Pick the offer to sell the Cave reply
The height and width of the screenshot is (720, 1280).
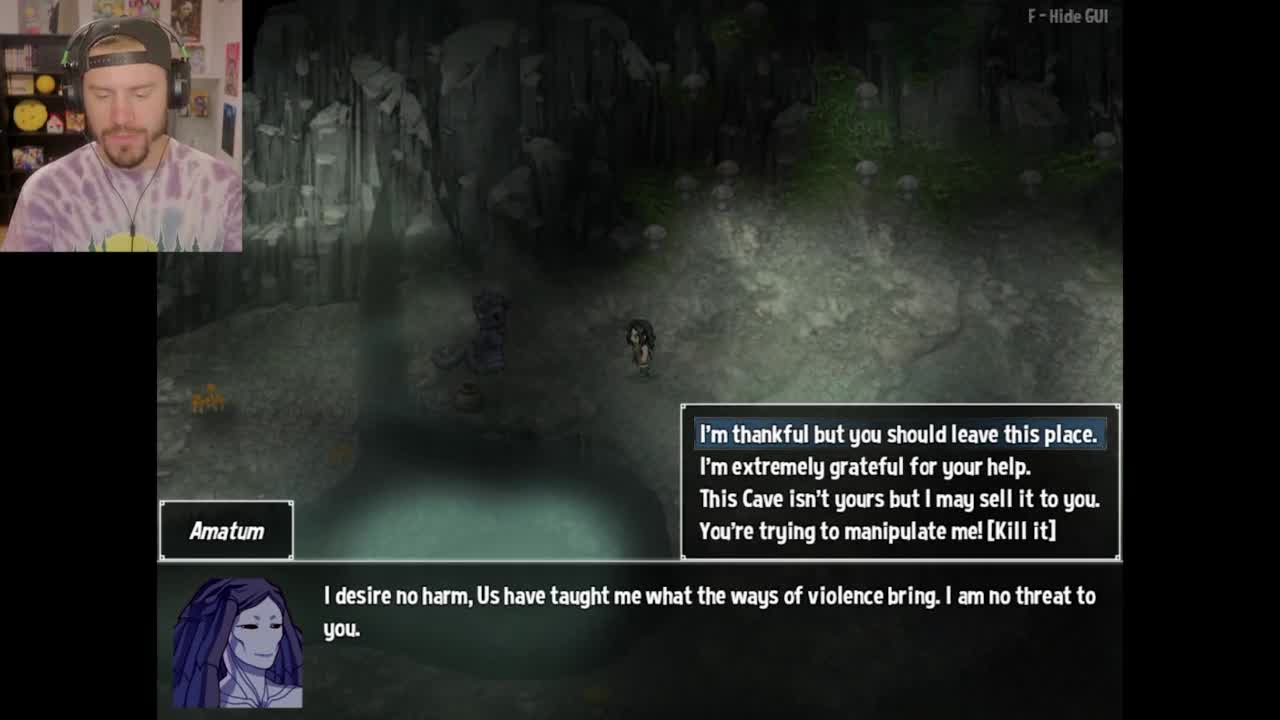click(898, 499)
